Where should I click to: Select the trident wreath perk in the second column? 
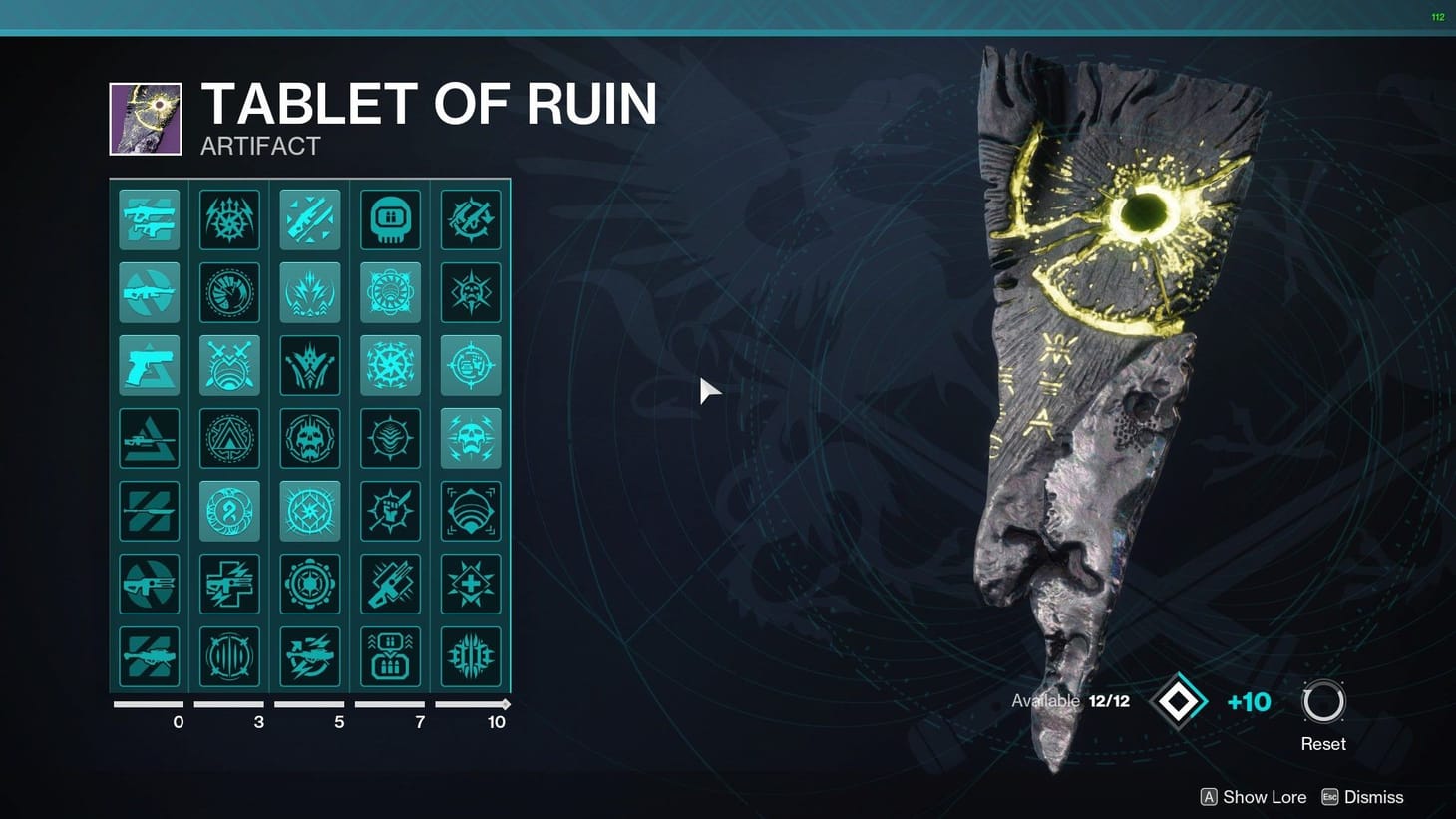point(229,219)
